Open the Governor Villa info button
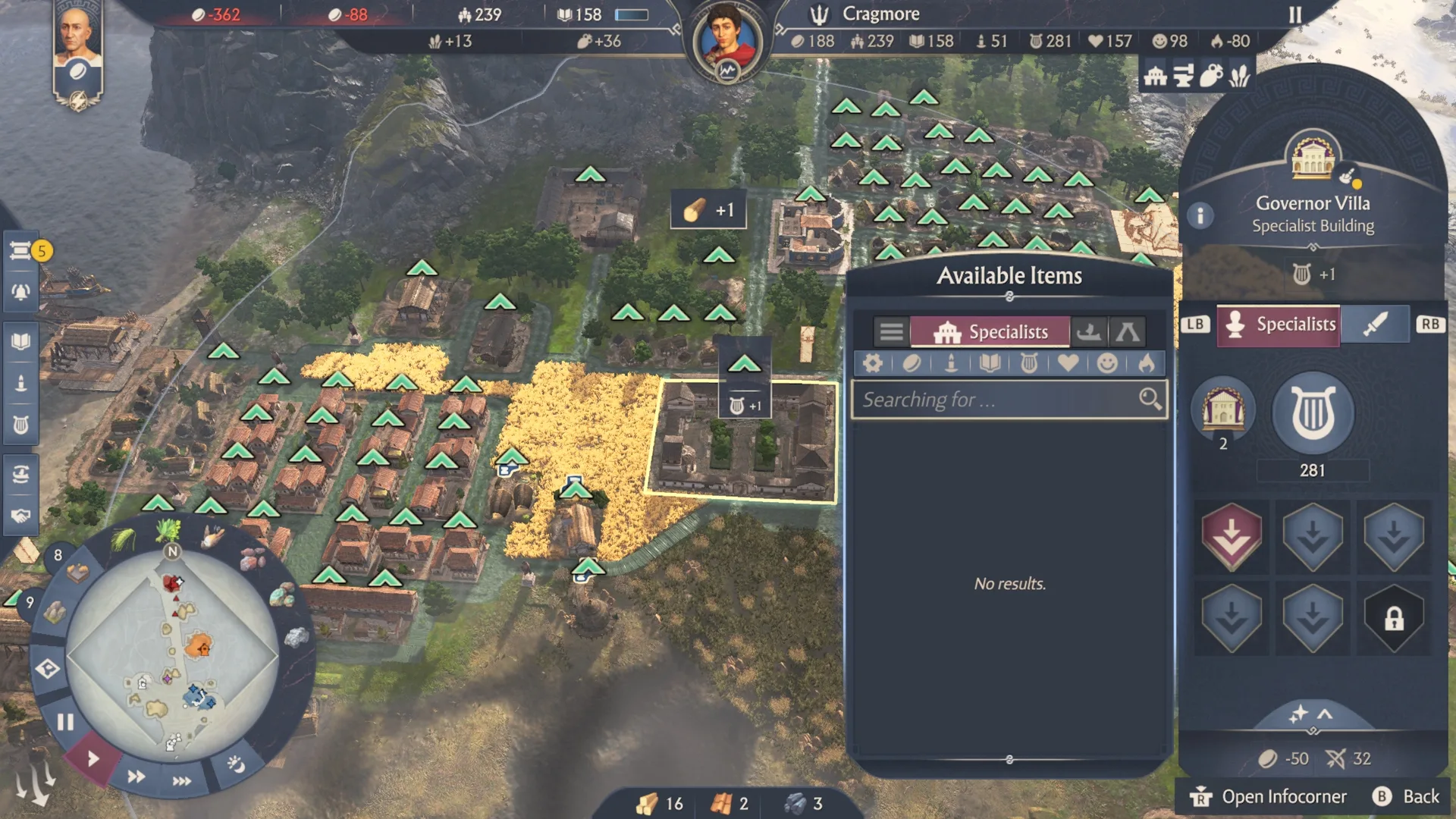The width and height of the screenshot is (1456, 819). (x=1200, y=216)
